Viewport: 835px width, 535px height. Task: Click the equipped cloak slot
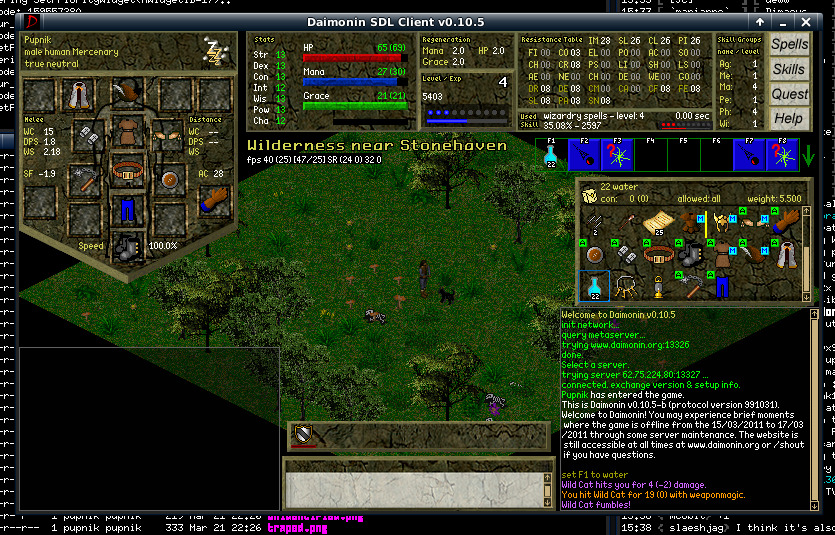click(76, 96)
